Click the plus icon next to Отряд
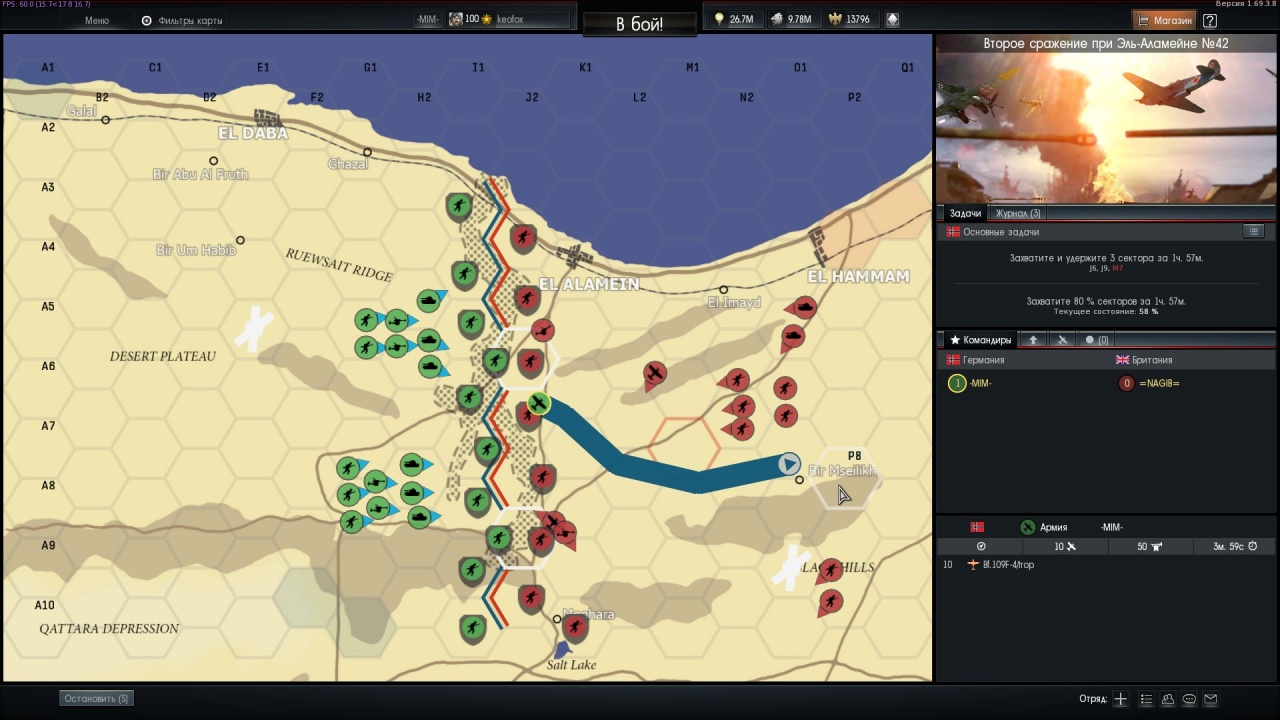This screenshot has height=720, width=1280. [x=1120, y=699]
